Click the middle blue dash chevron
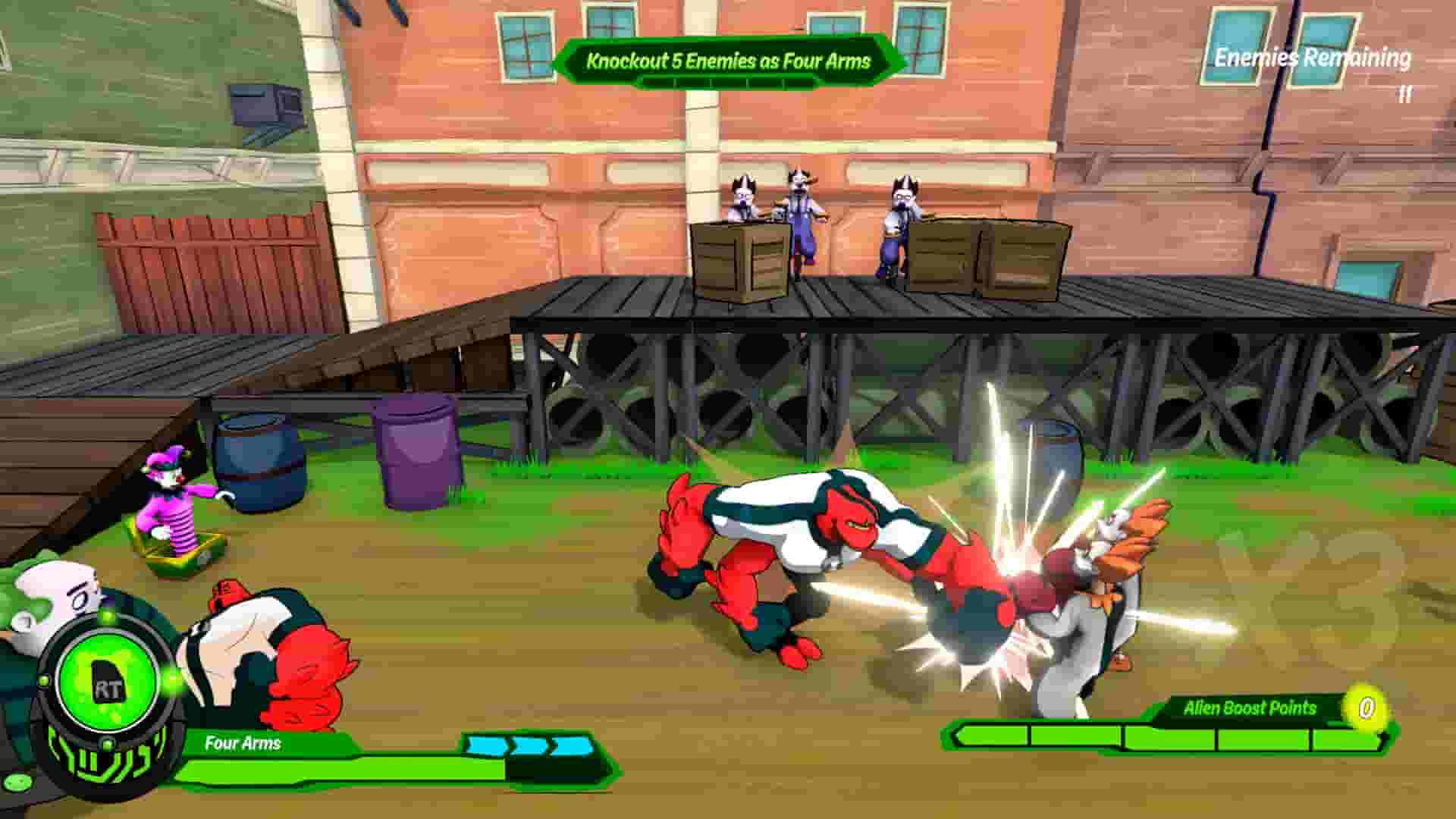 pos(531,745)
